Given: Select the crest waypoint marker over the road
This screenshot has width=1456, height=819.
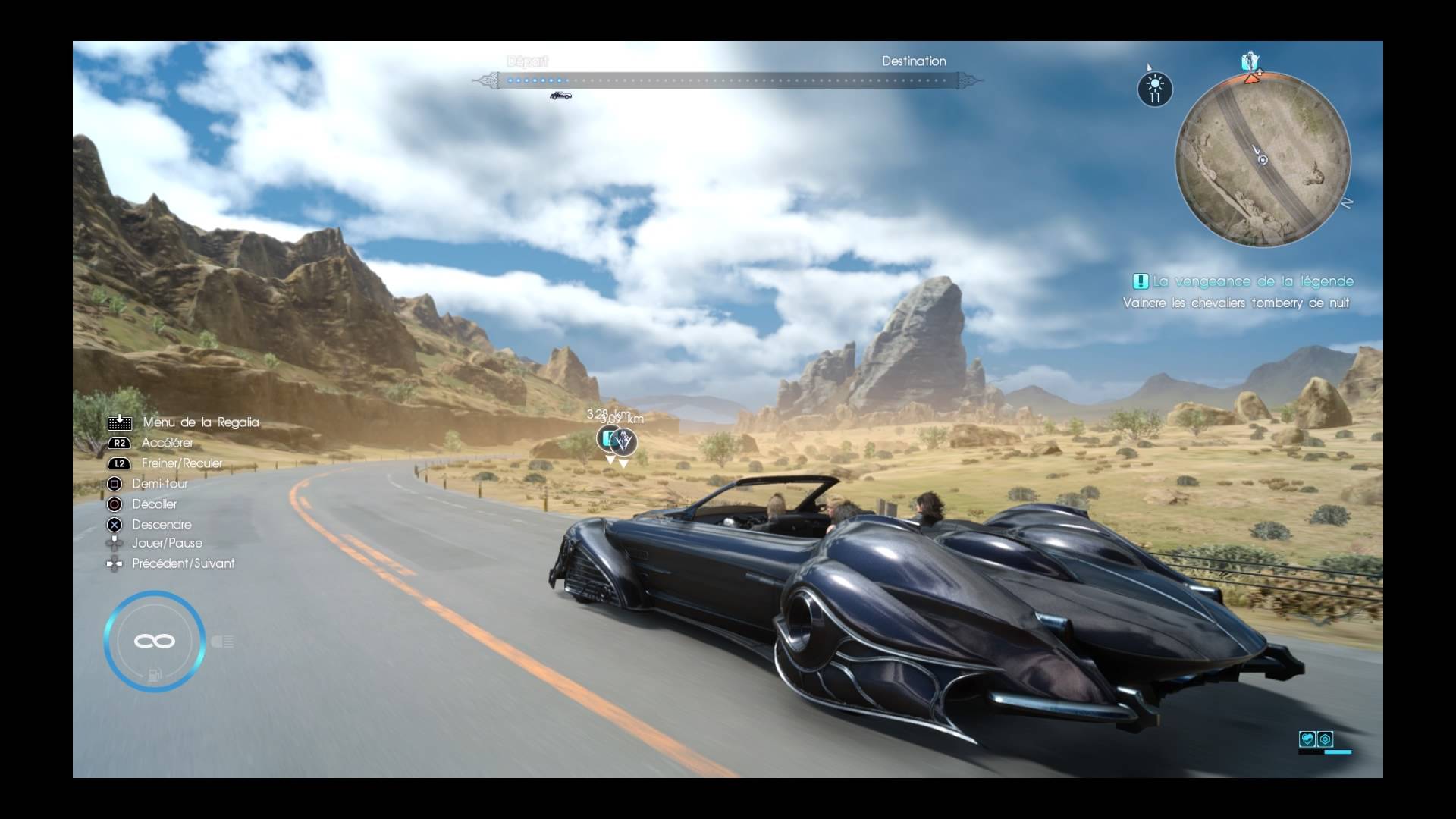Looking at the screenshot, I should [x=624, y=441].
